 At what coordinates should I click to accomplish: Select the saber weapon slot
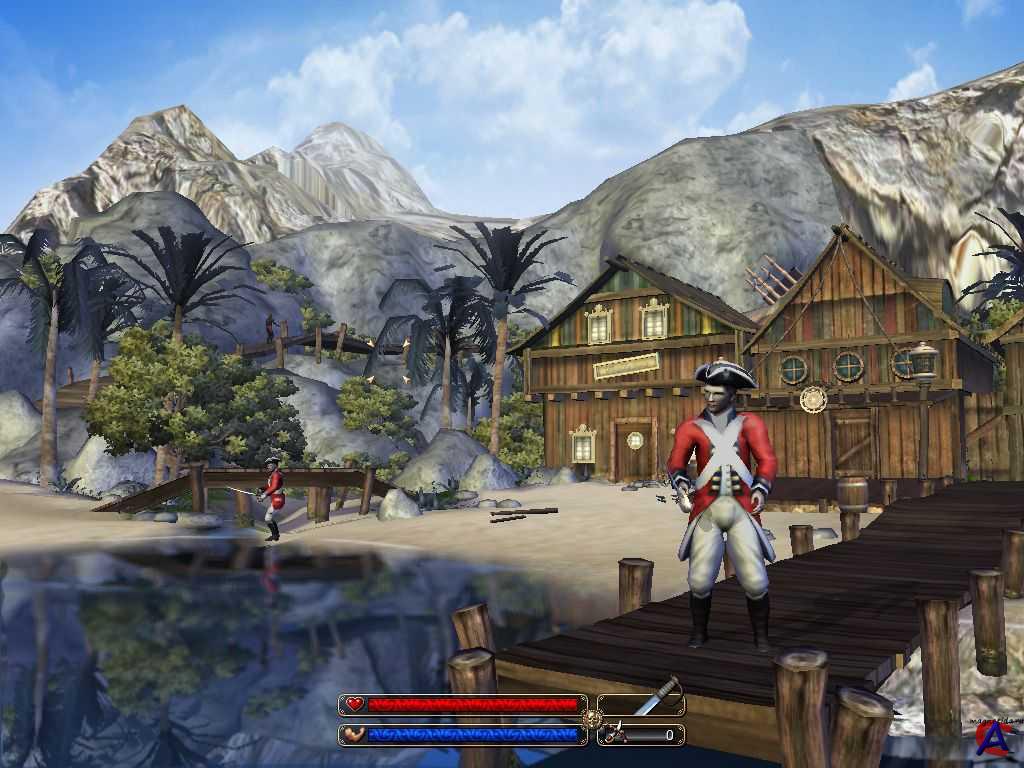642,704
